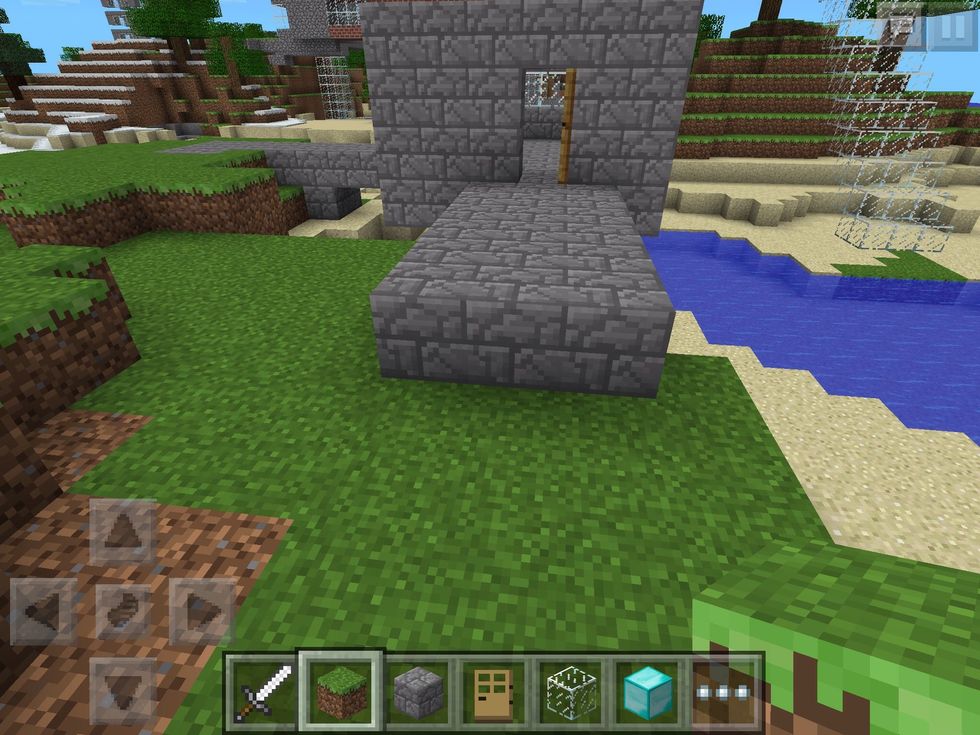Tap the D-pad right arrow

point(202,610)
